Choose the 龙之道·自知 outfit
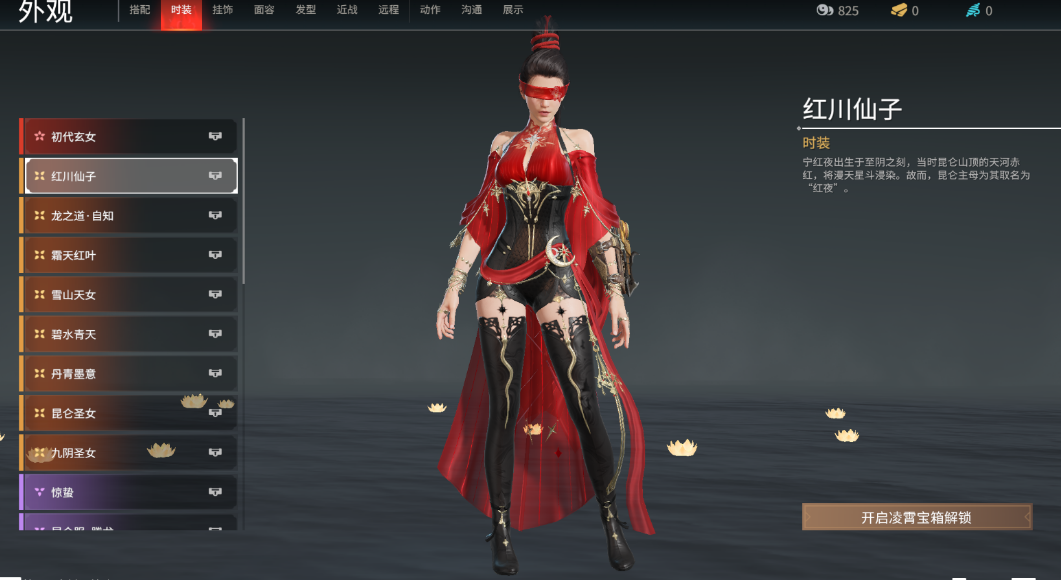The width and height of the screenshot is (1061, 580). (x=128, y=216)
